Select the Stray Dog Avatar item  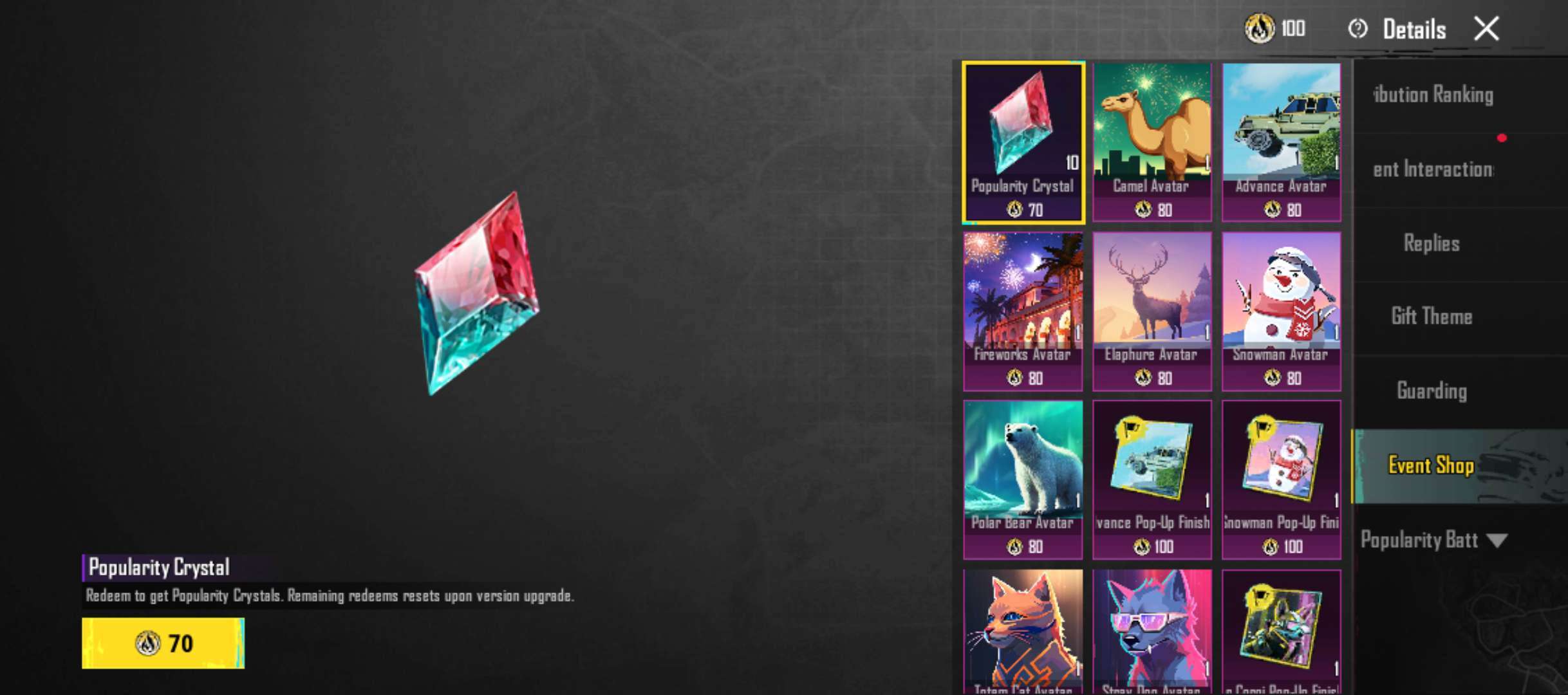pos(1152,637)
